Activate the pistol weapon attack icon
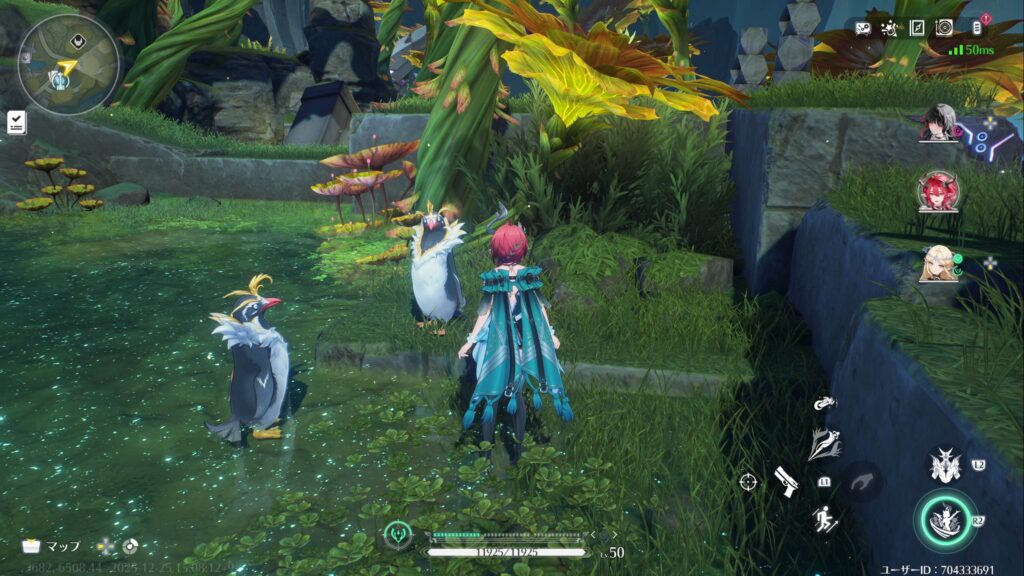The width and height of the screenshot is (1024, 576). tap(786, 481)
